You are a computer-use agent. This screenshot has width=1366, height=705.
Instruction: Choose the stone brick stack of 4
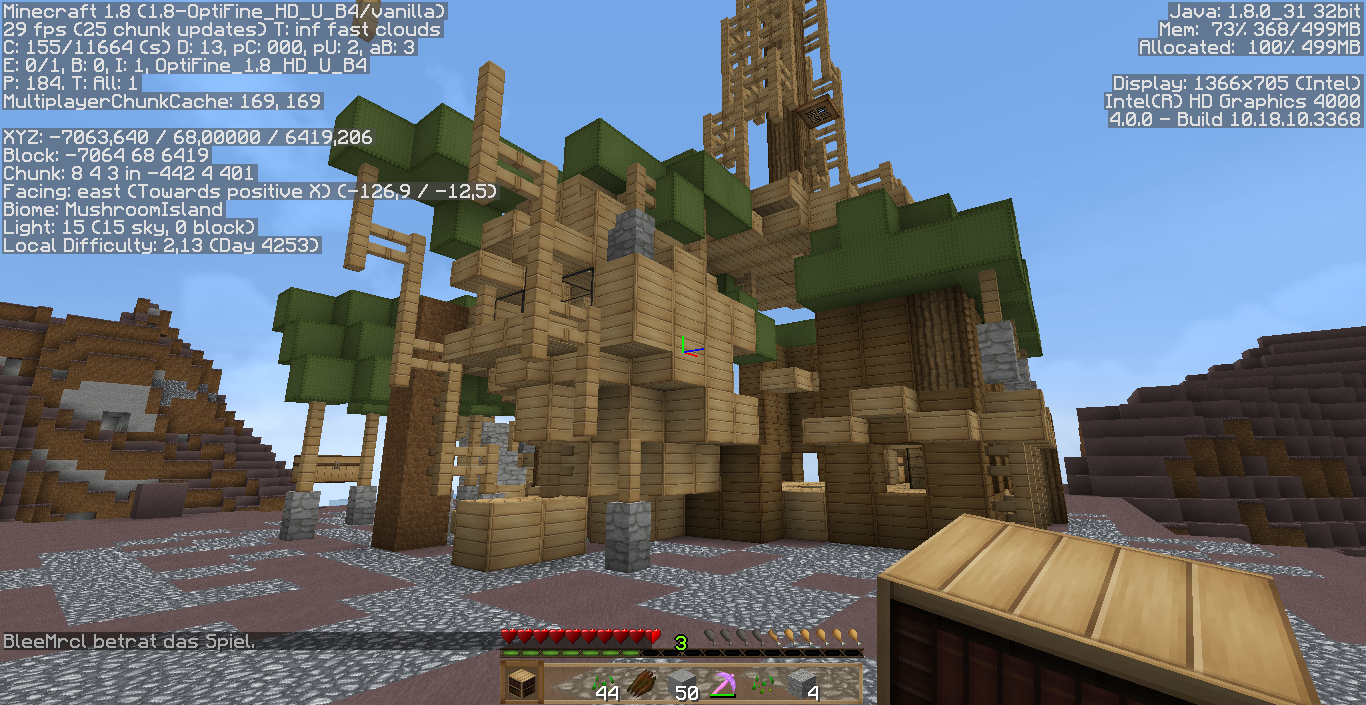[x=802, y=685]
